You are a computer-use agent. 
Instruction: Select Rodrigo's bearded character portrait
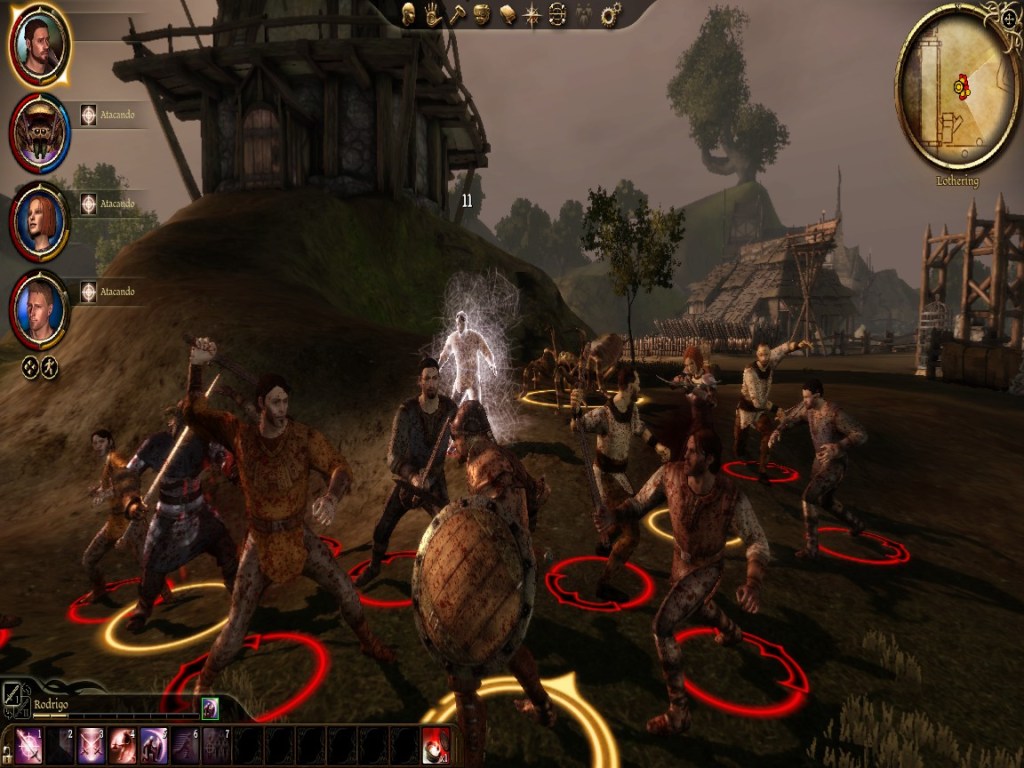coord(39,45)
